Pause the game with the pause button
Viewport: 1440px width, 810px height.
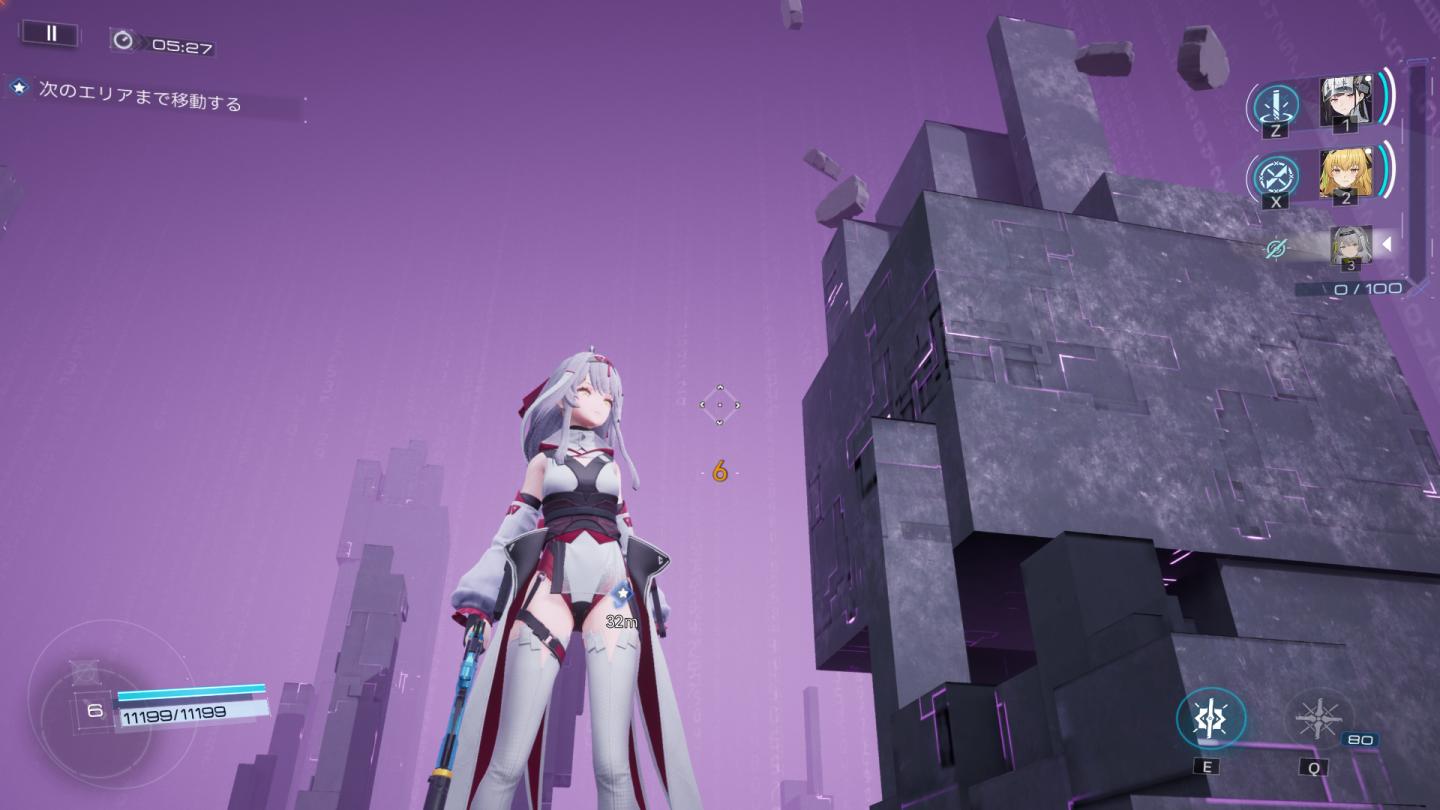(50, 33)
